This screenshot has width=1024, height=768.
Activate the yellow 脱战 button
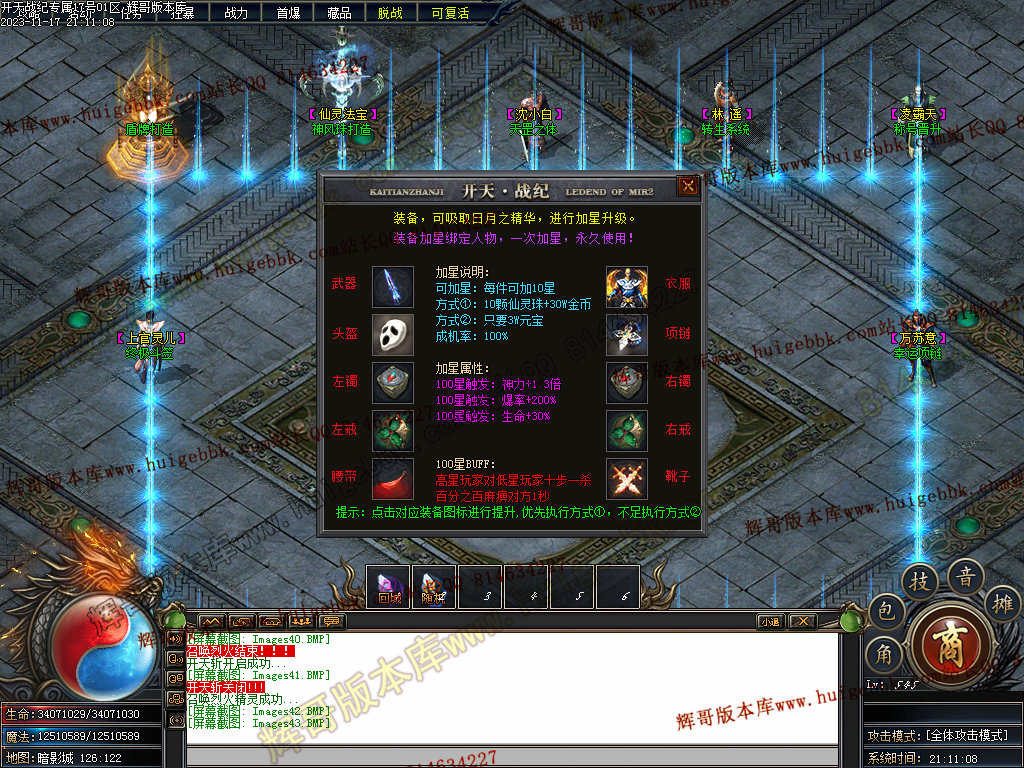pyautogui.click(x=390, y=13)
